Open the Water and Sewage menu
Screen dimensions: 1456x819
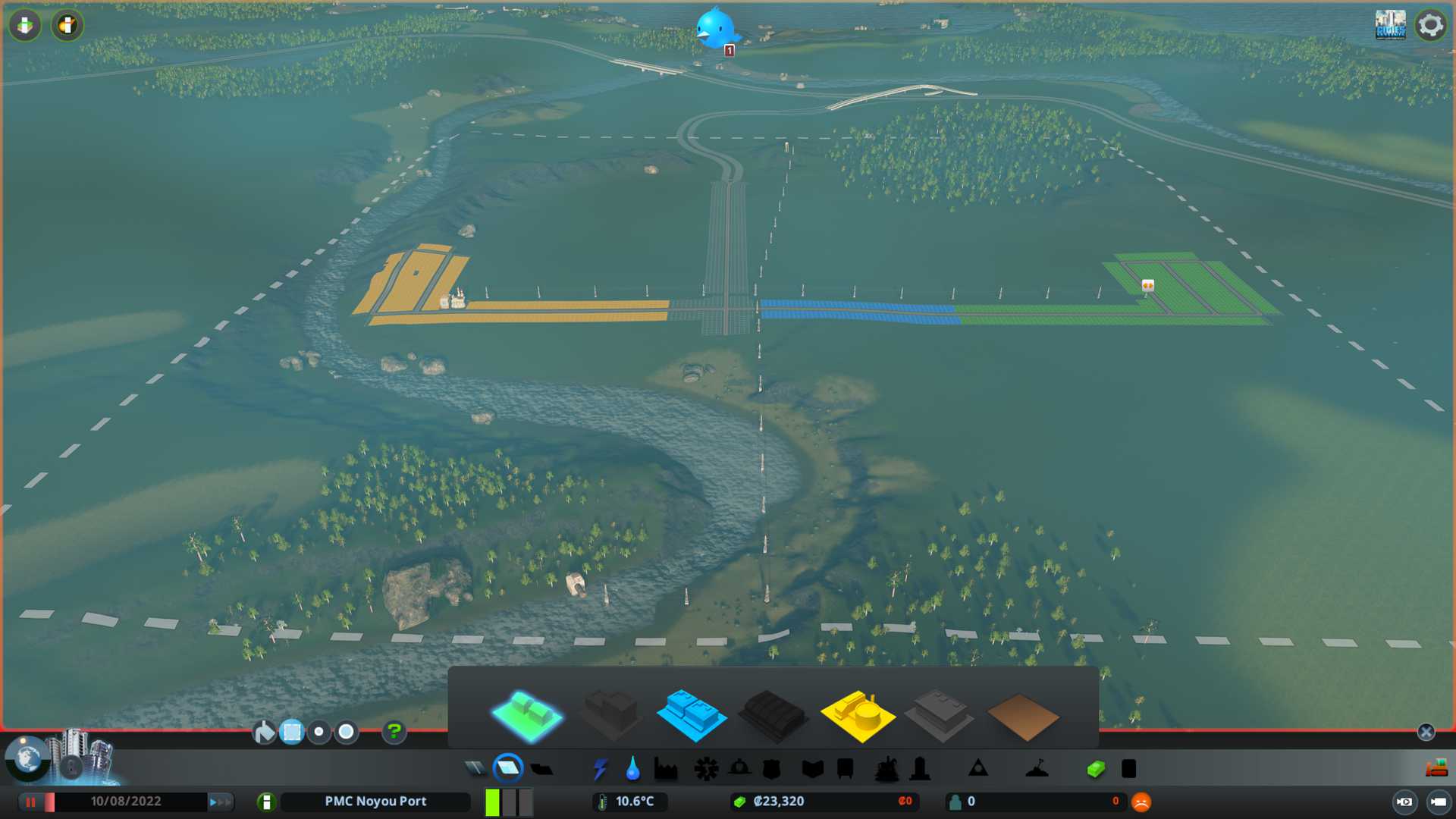tap(632, 769)
